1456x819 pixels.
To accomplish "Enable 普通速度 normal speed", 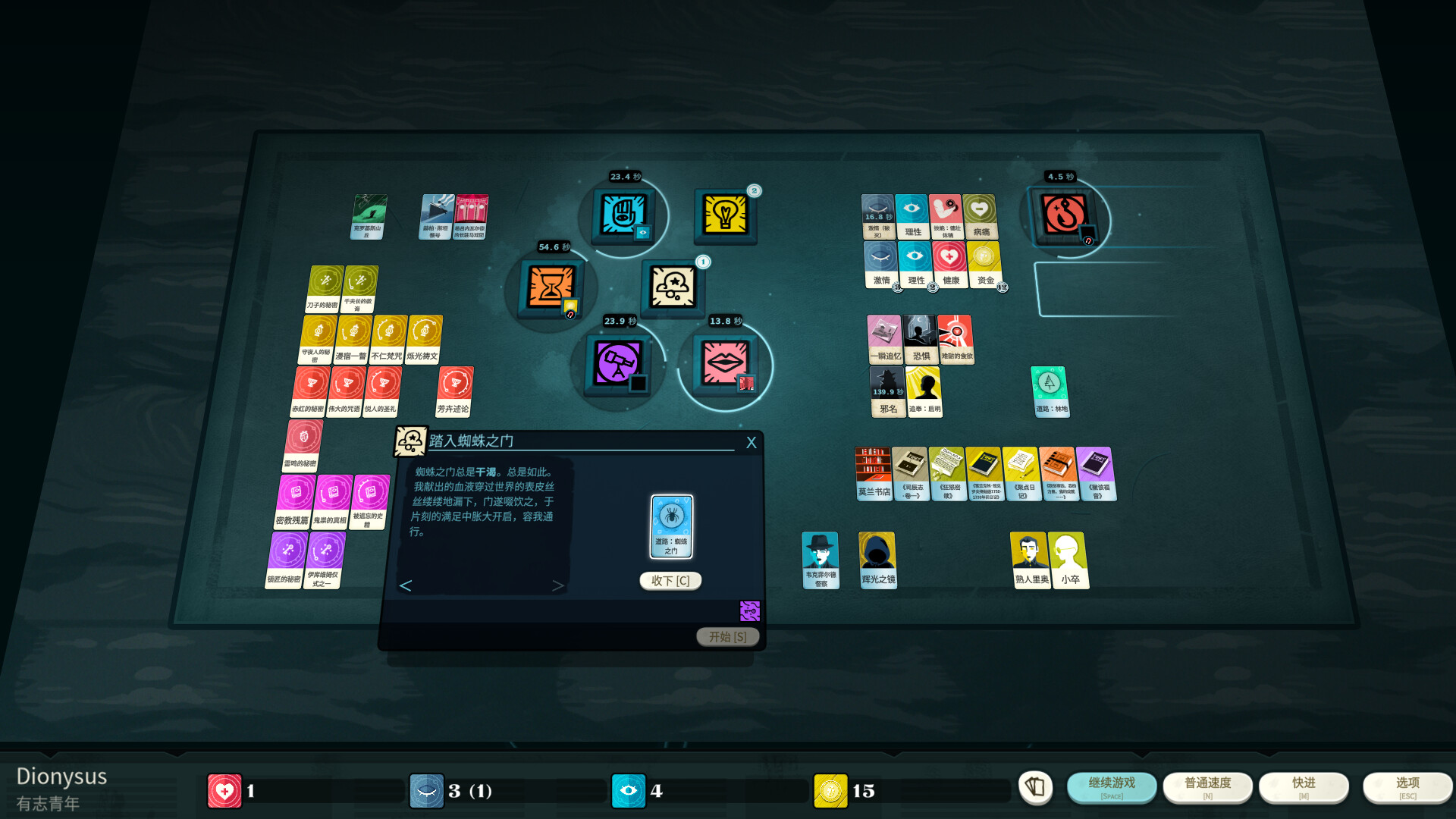I will pos(1207,787).
